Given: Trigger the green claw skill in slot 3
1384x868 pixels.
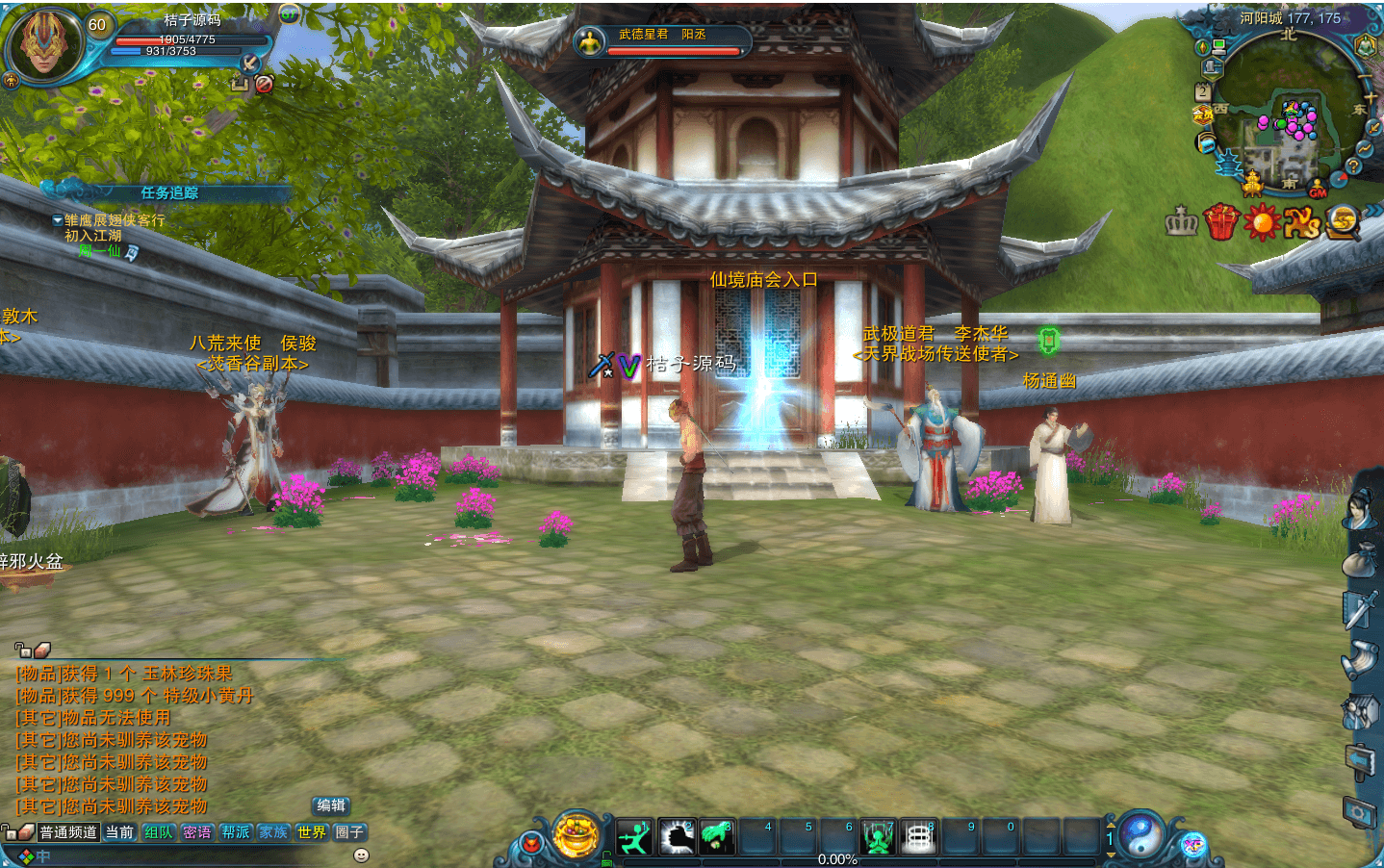Looking at the screenshot, I should (717, 837).
